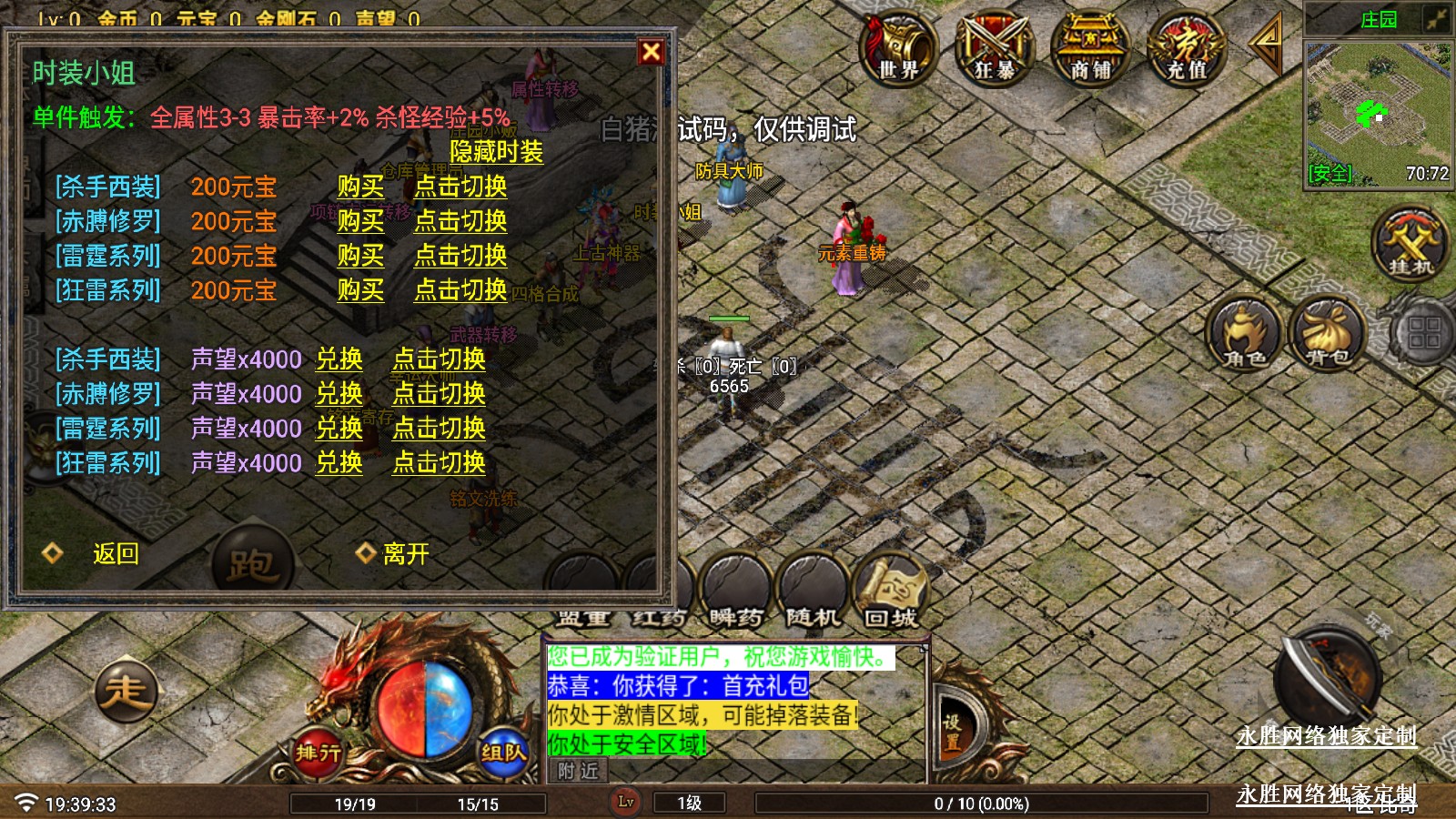This screenshot has width=1456, height=819.
Task: Select 返回 to go back
Action: [116, 553]
